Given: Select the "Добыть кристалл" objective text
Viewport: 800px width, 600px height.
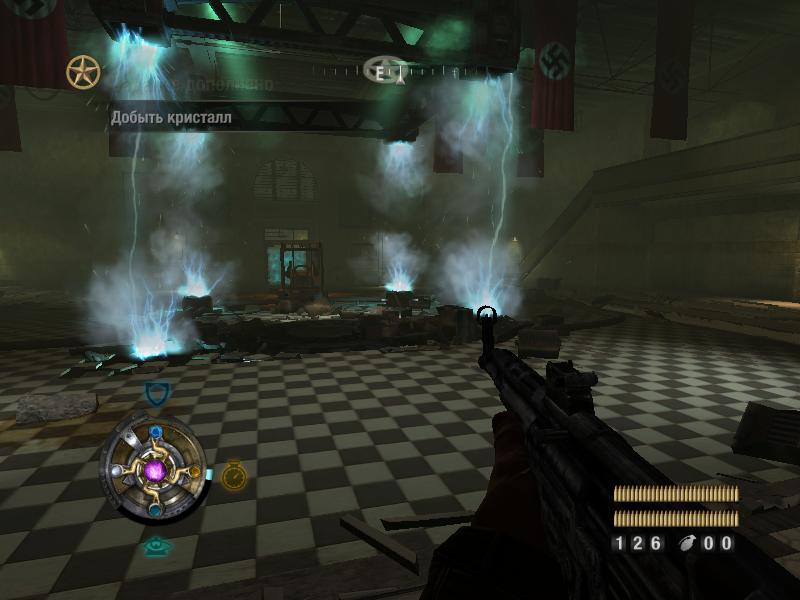Looking at the screenshot, I should click(171, 118).
